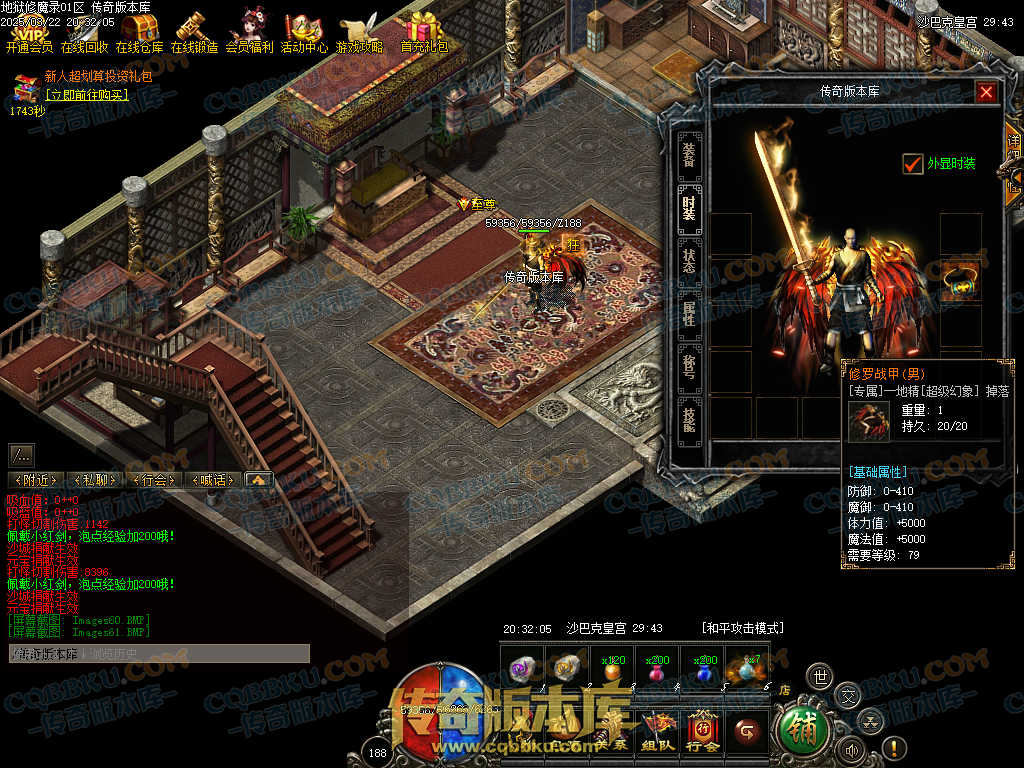Open the 状态 status tab

[x=690, y=261]
